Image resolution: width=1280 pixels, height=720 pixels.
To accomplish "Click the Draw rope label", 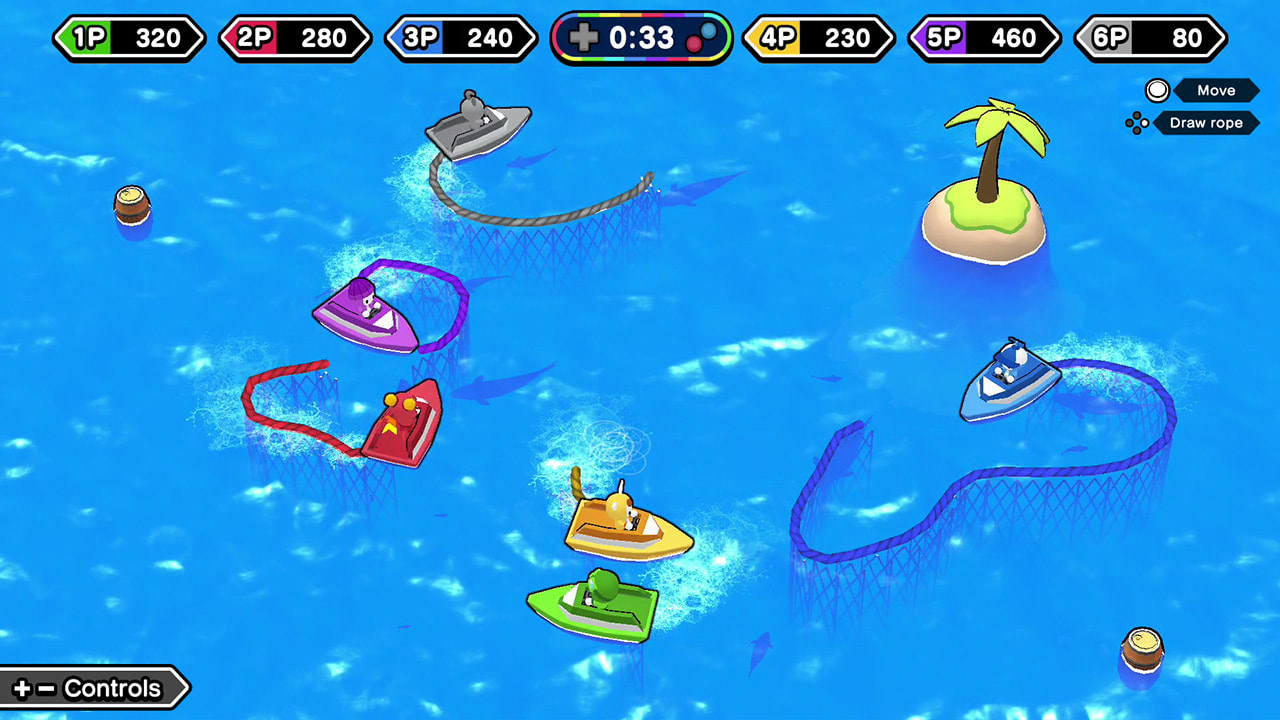I will point(1205,123).
